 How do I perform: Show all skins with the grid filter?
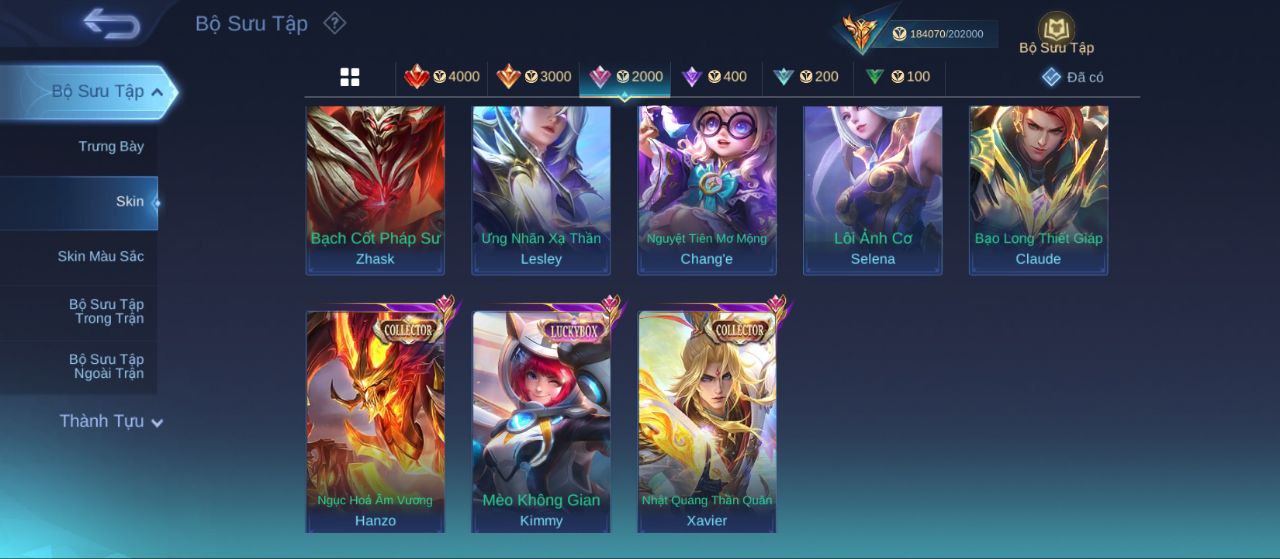point(350,77)
